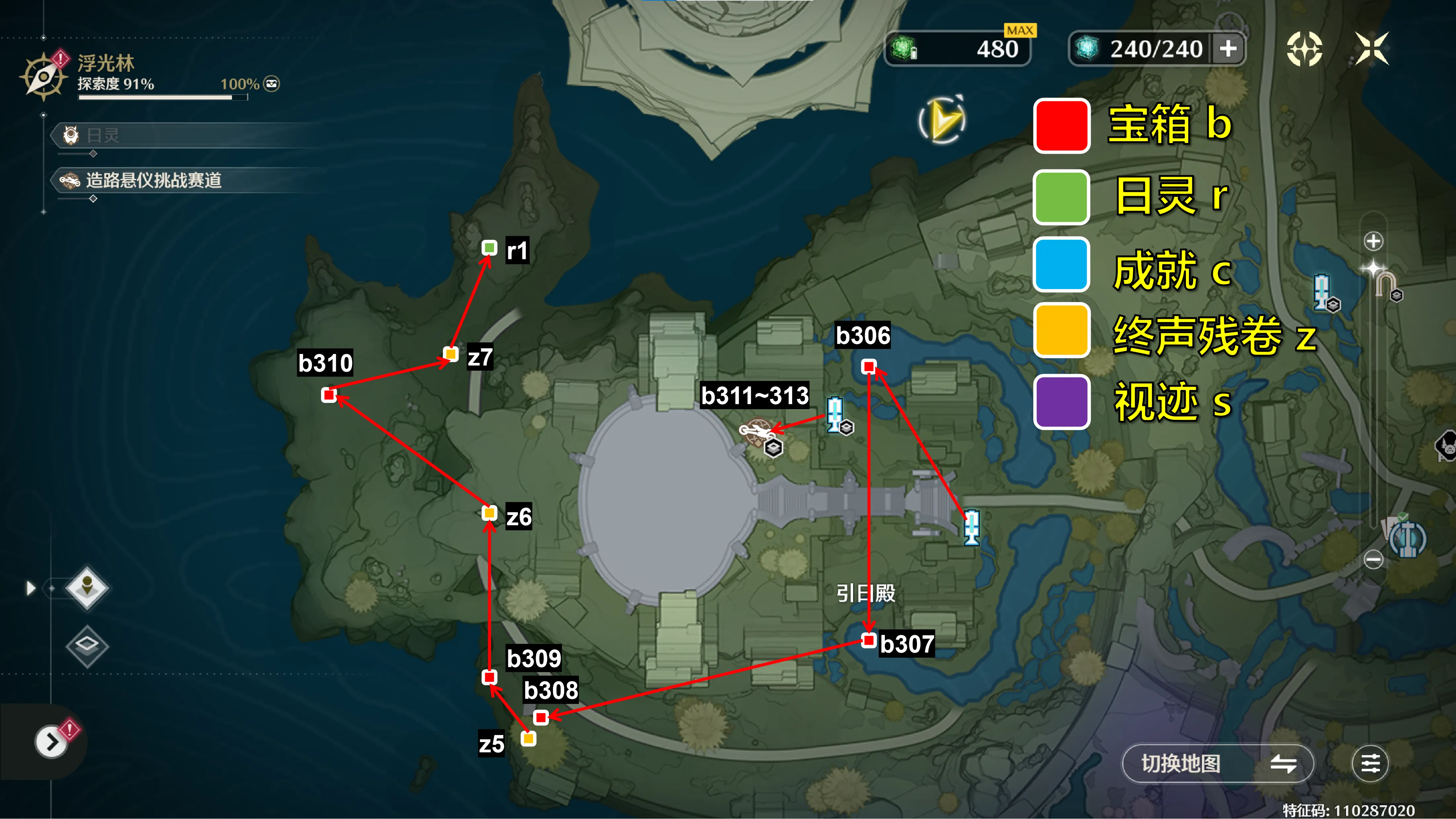The image size is (1456, 819).
Task: Zoom out the map with the minus button
Action: tap(1374, 560)
